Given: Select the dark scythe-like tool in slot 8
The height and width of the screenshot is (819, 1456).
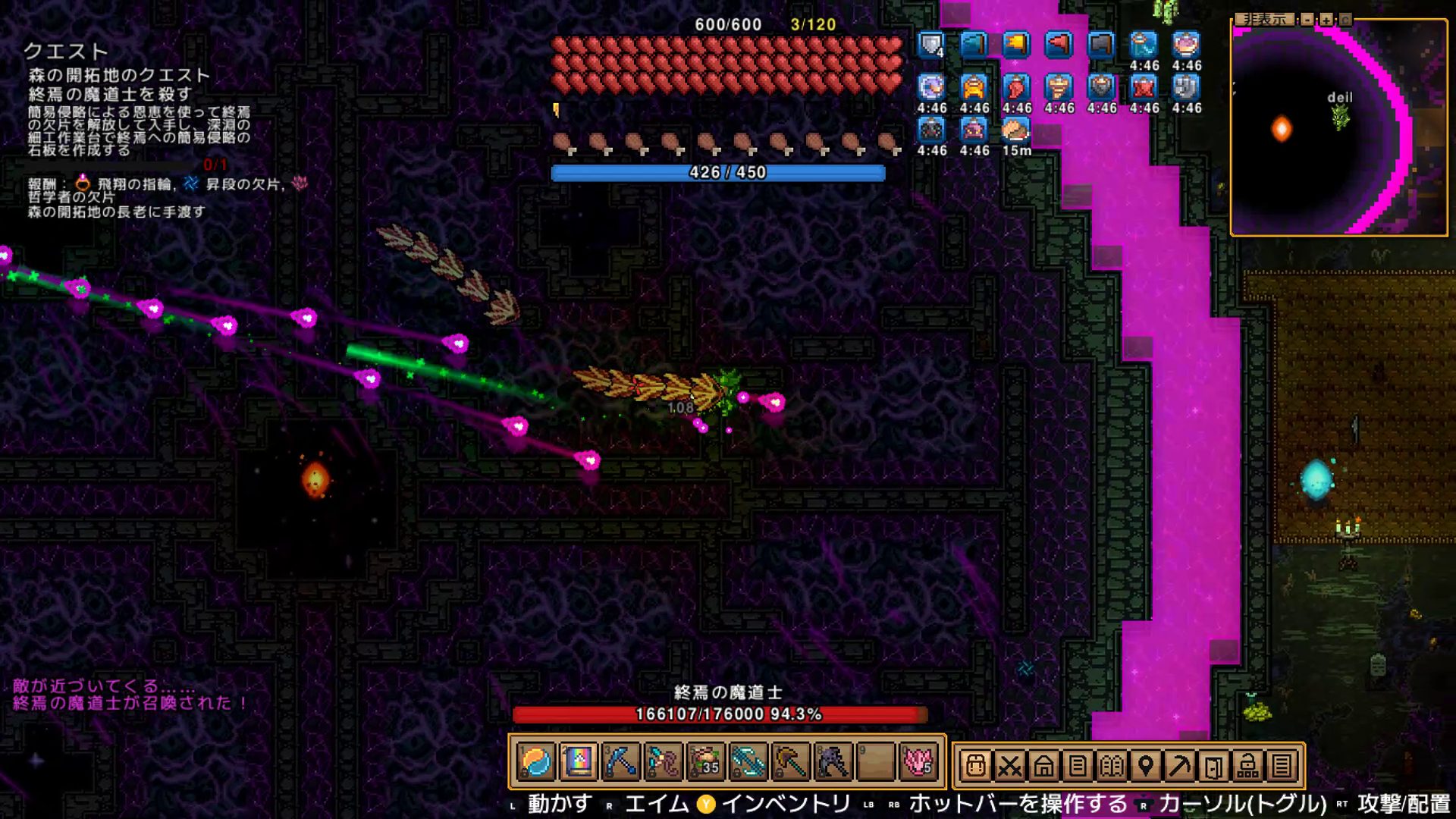Looking at the screenshot, I should tap(833, 762).
